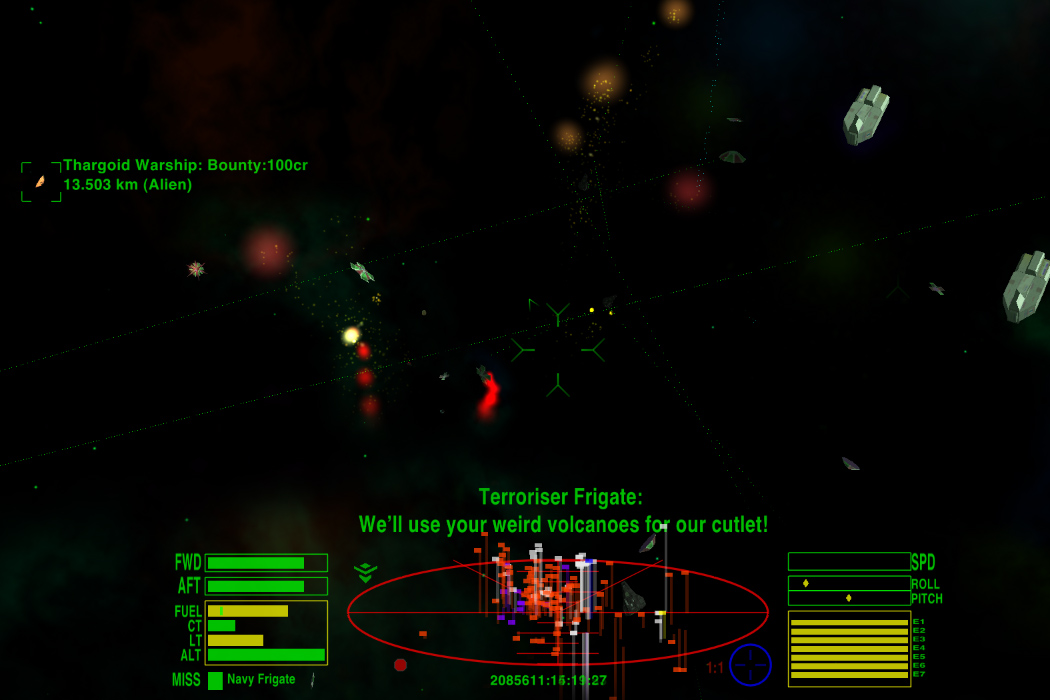Click the green missile slot square
This screenshot has height=700, width=1050.
(x=215, y=680)
